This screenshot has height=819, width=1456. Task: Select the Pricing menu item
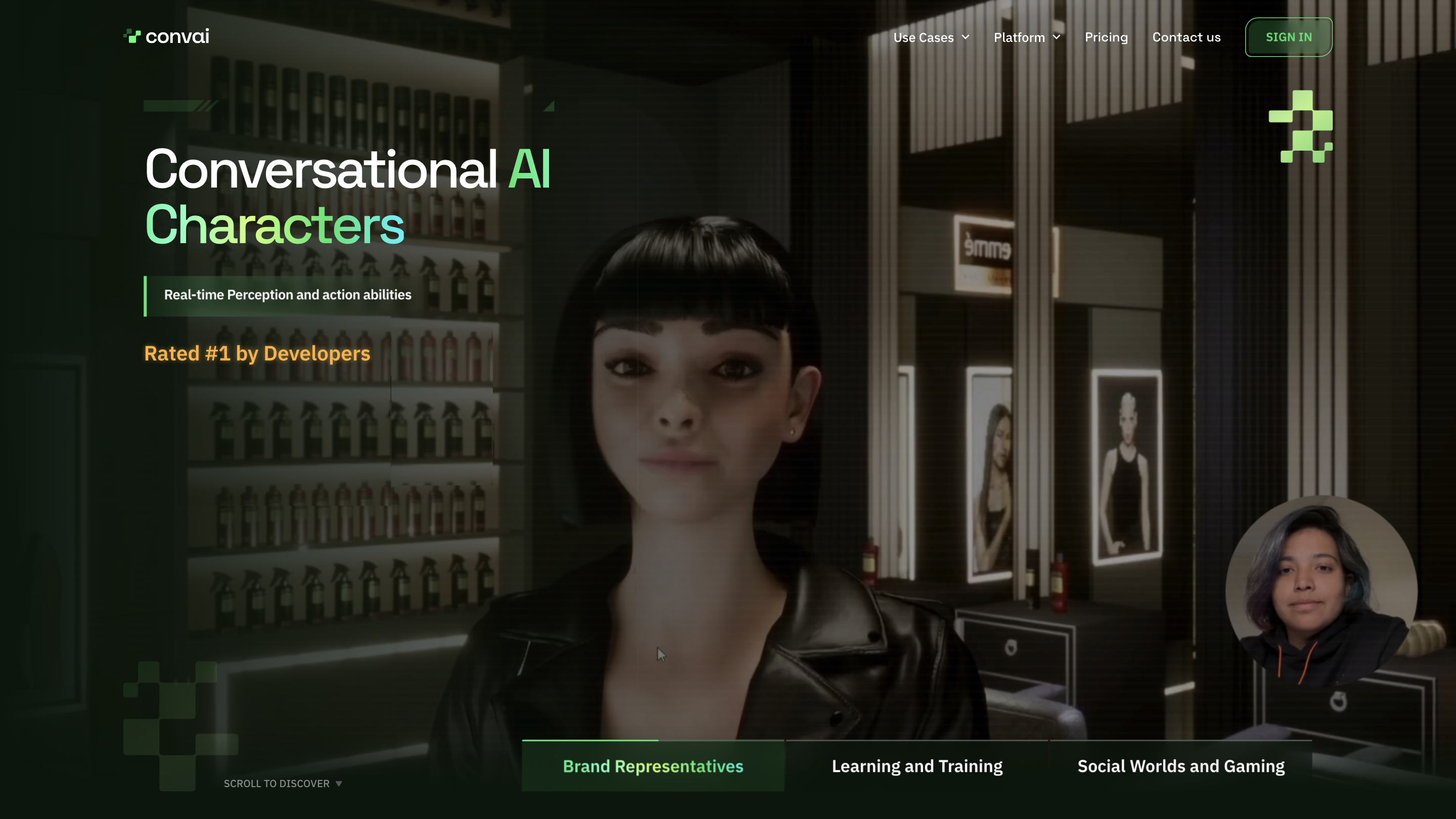coord(1106,37)
